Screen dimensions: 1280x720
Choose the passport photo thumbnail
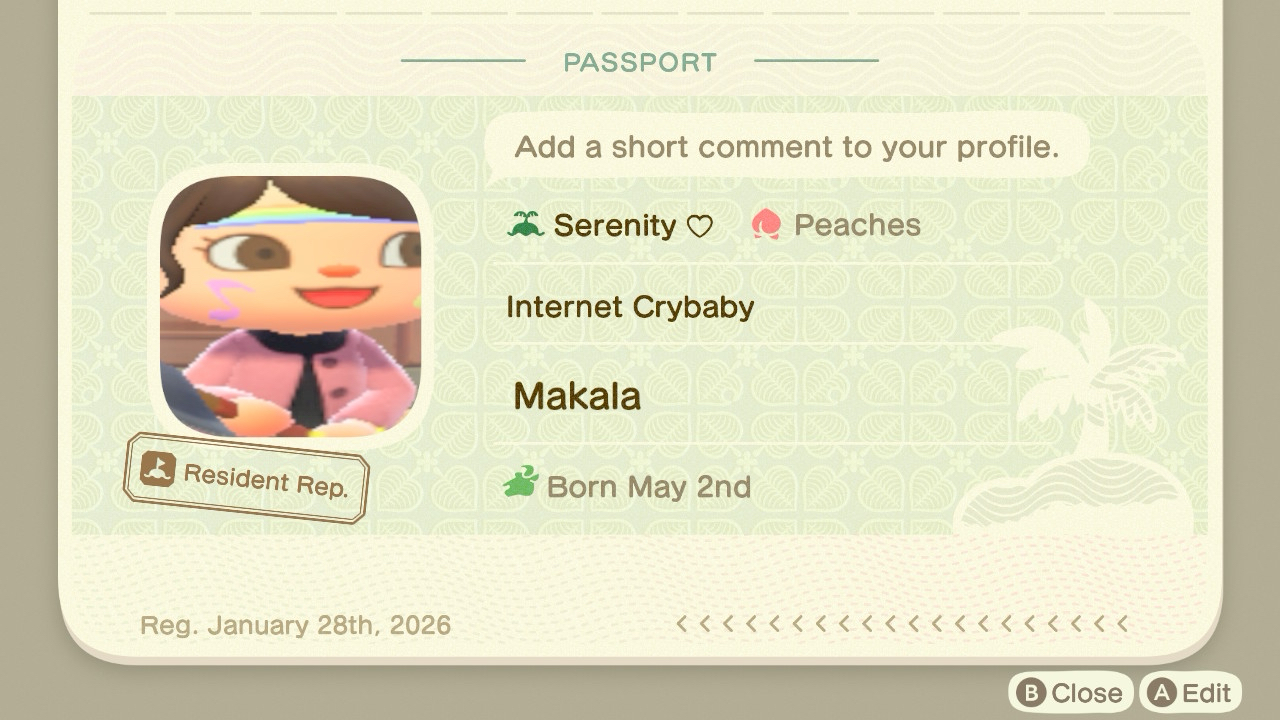click(x=290, y=306)
